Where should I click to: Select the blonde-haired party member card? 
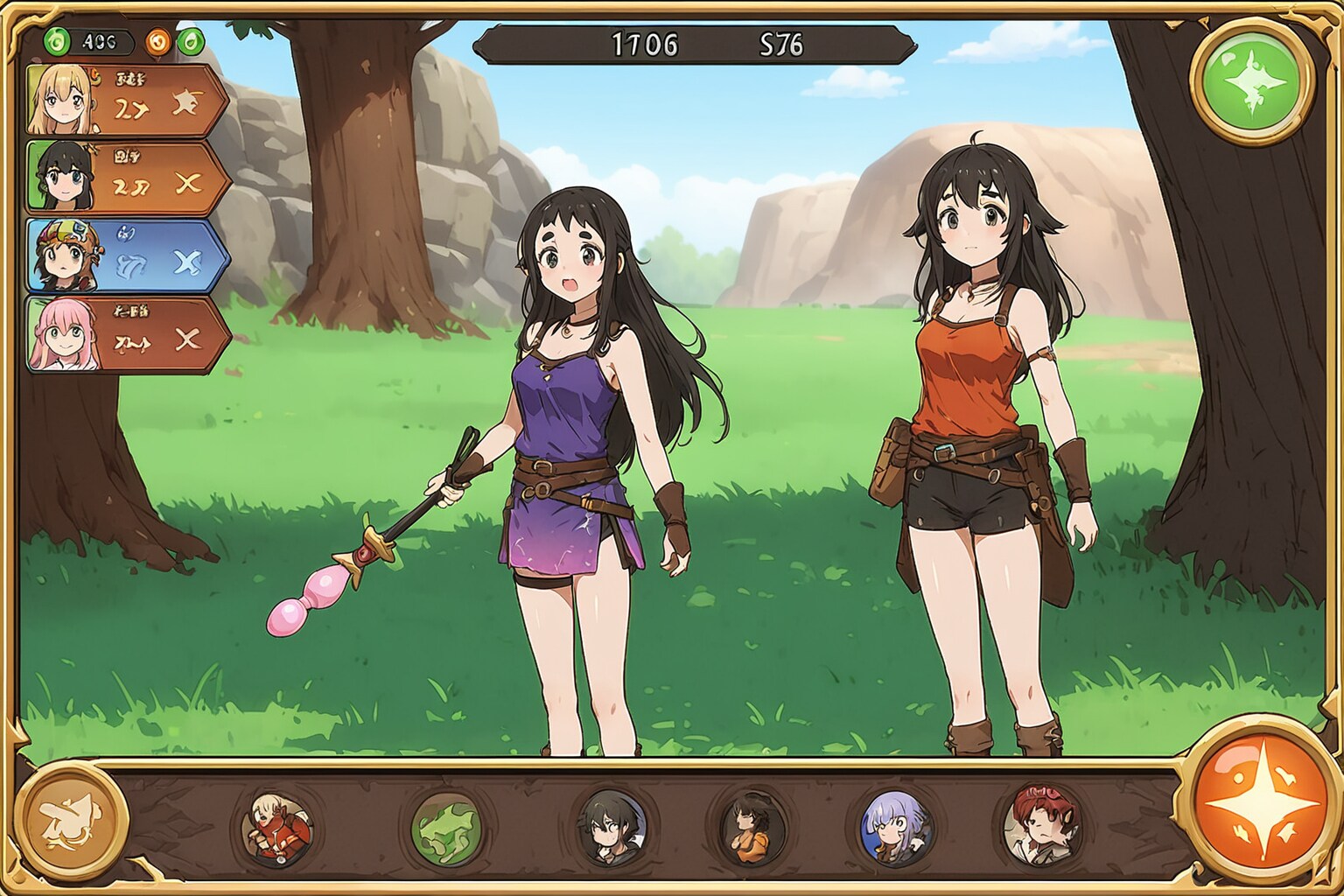(x=127, y=100)
